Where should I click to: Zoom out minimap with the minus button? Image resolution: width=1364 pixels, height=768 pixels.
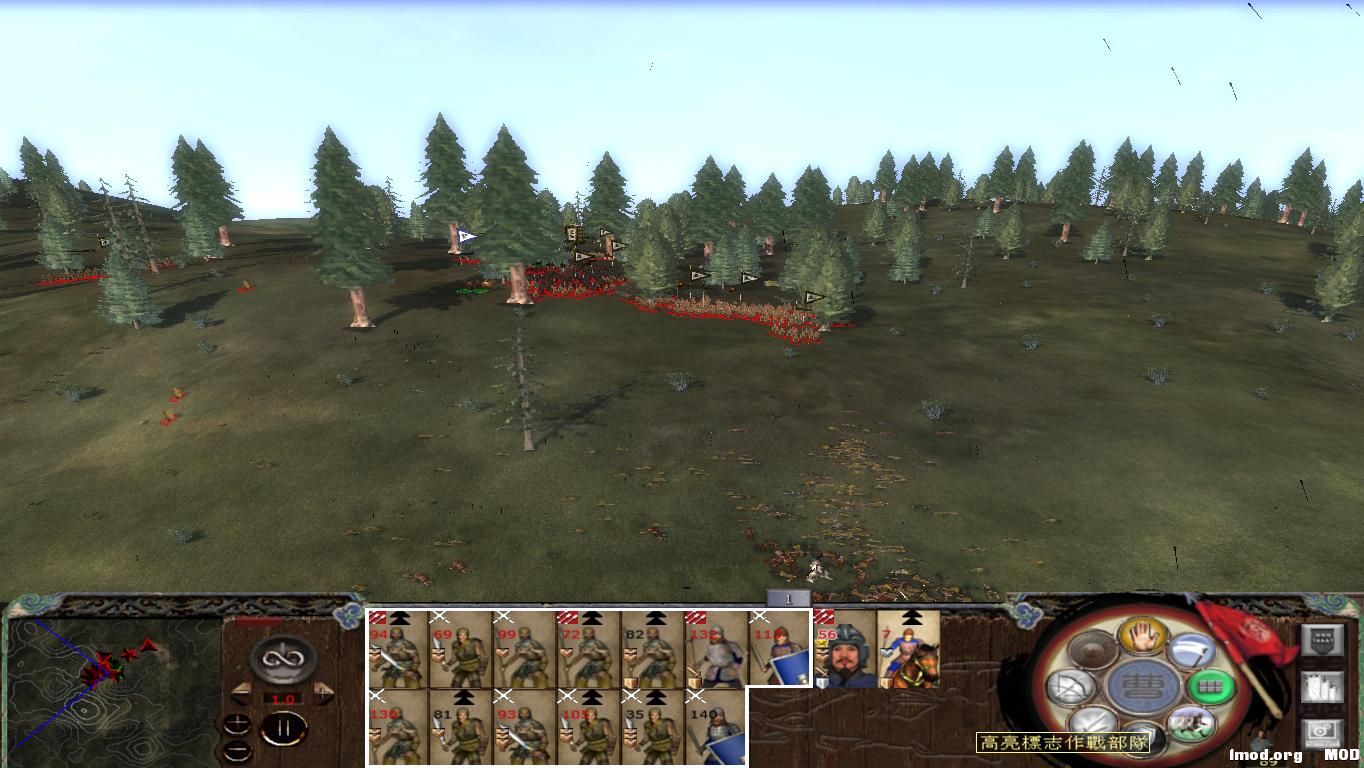(237, 750)
